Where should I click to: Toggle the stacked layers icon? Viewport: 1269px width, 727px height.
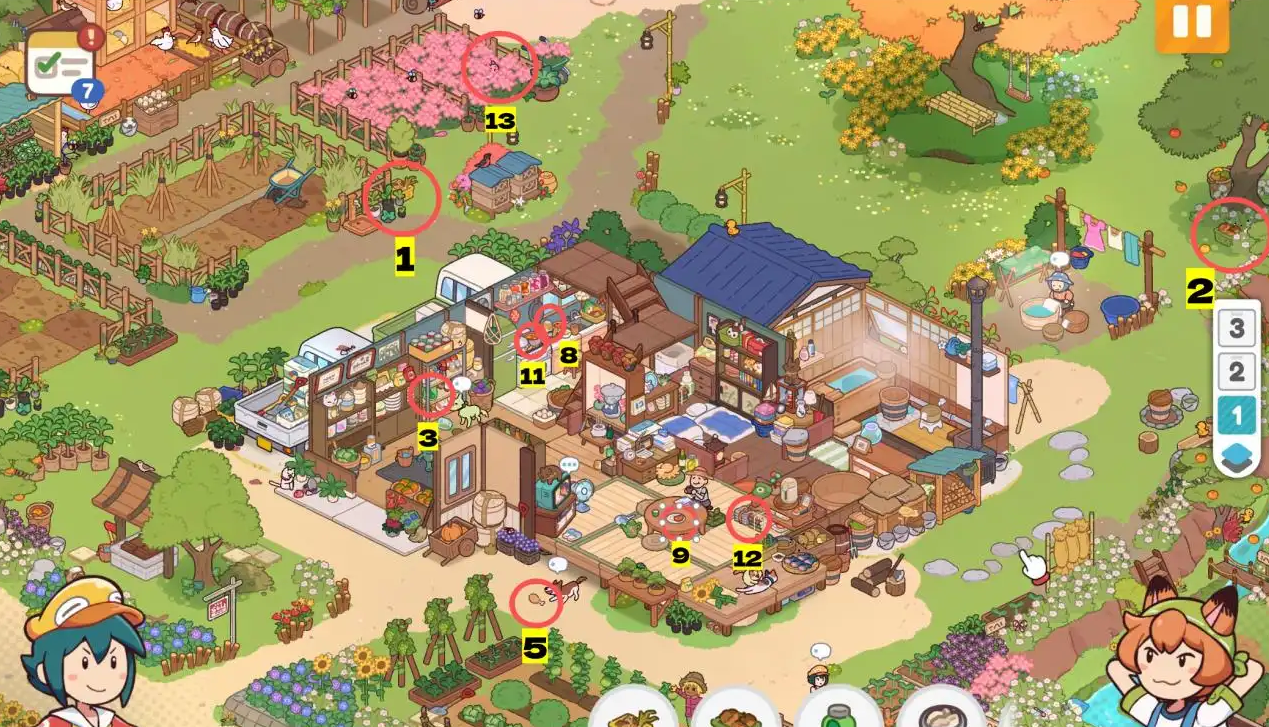coord(1237,458)
